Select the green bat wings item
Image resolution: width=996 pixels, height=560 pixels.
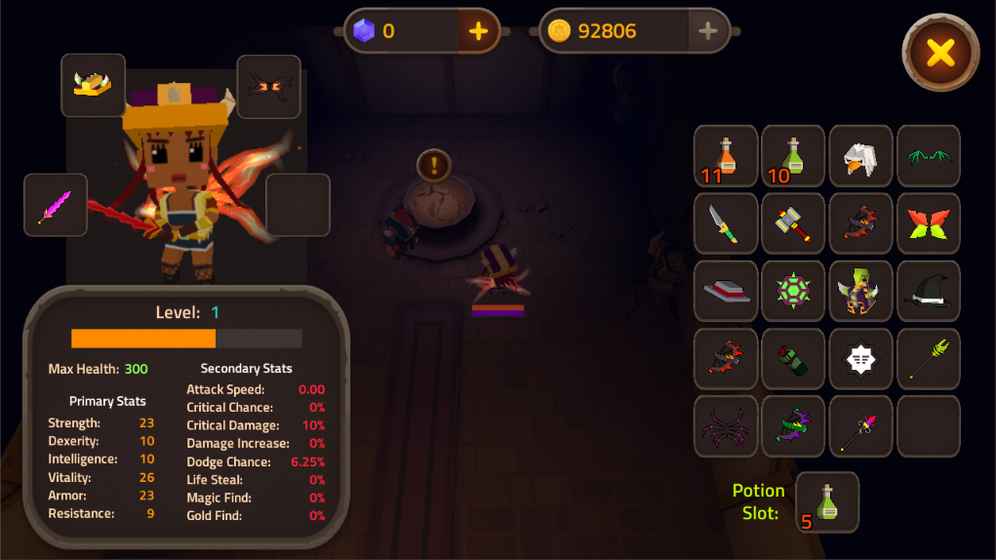pos(928,157)
